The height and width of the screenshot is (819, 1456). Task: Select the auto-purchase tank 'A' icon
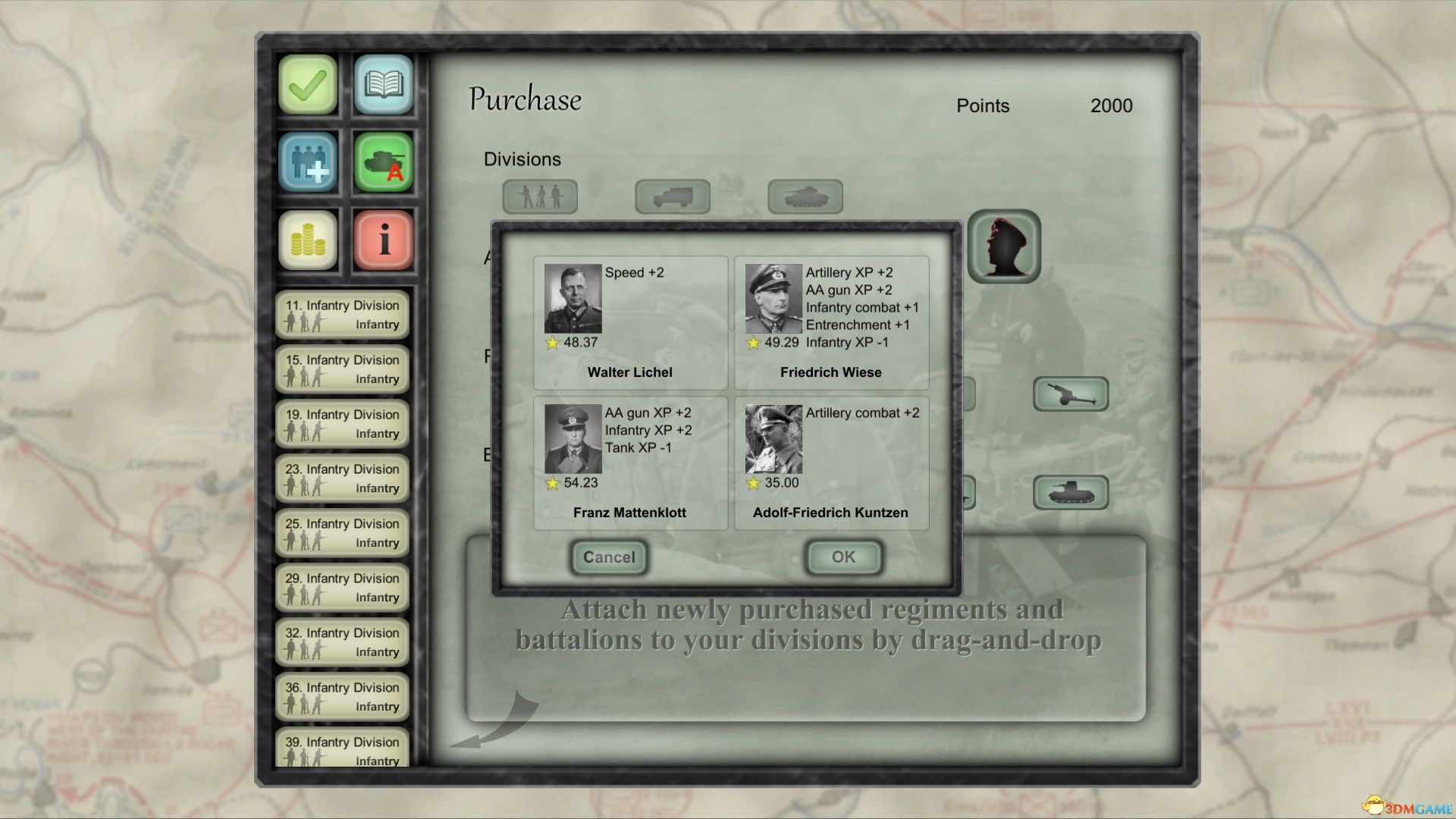pos(383,164)
